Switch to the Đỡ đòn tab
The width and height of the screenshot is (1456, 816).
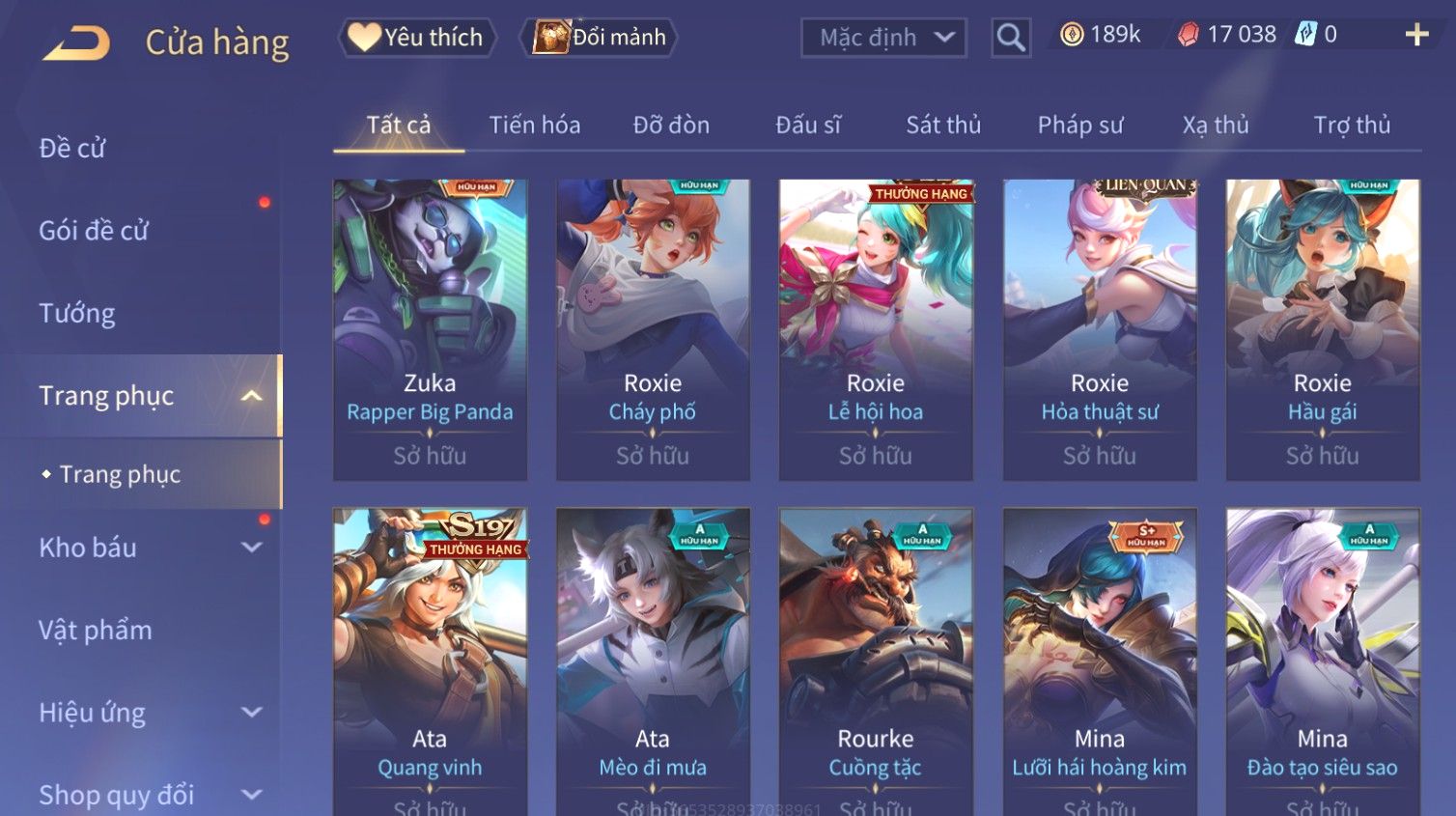671,126
